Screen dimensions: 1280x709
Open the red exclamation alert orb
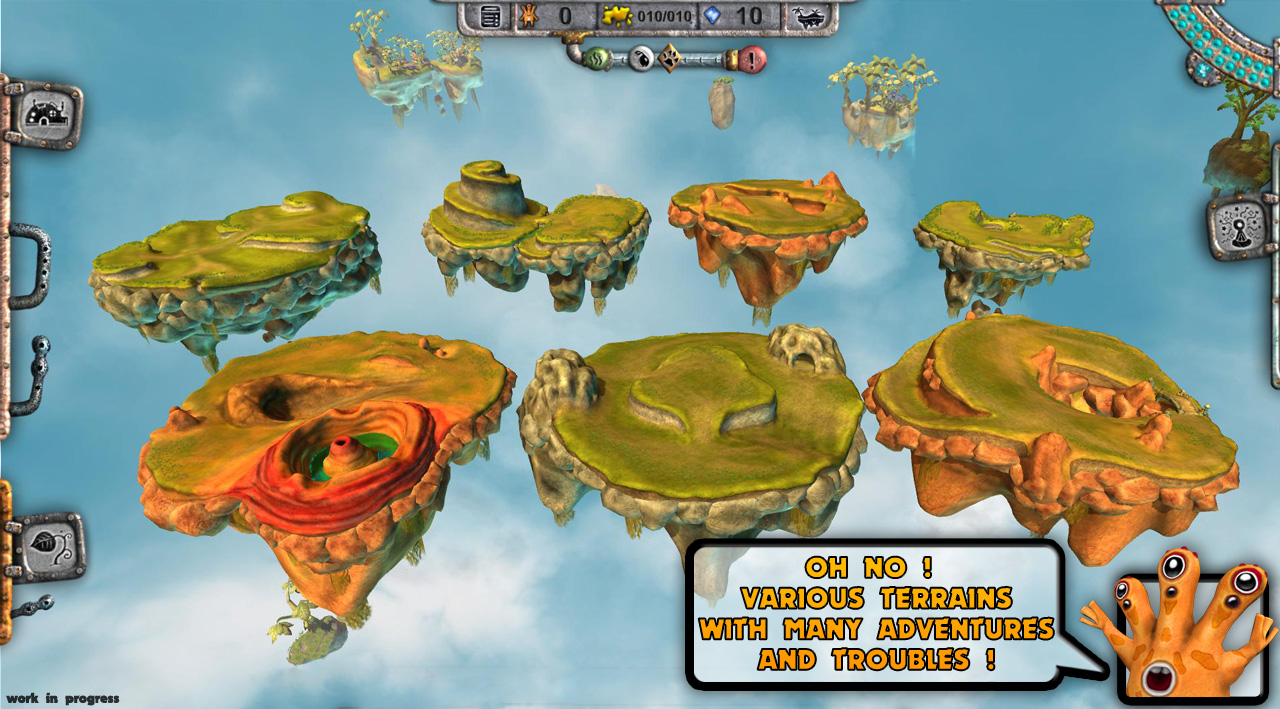tap(752, 59)
